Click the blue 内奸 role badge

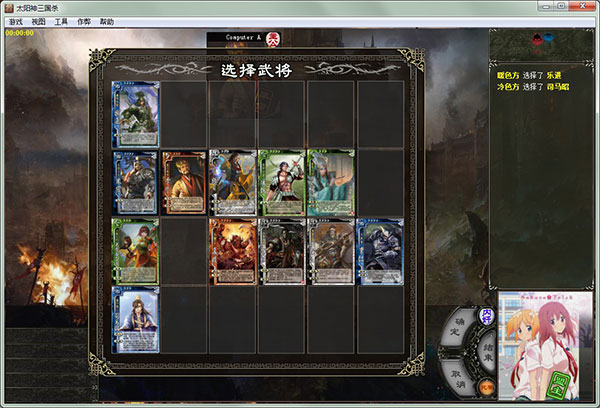[487, 315]
